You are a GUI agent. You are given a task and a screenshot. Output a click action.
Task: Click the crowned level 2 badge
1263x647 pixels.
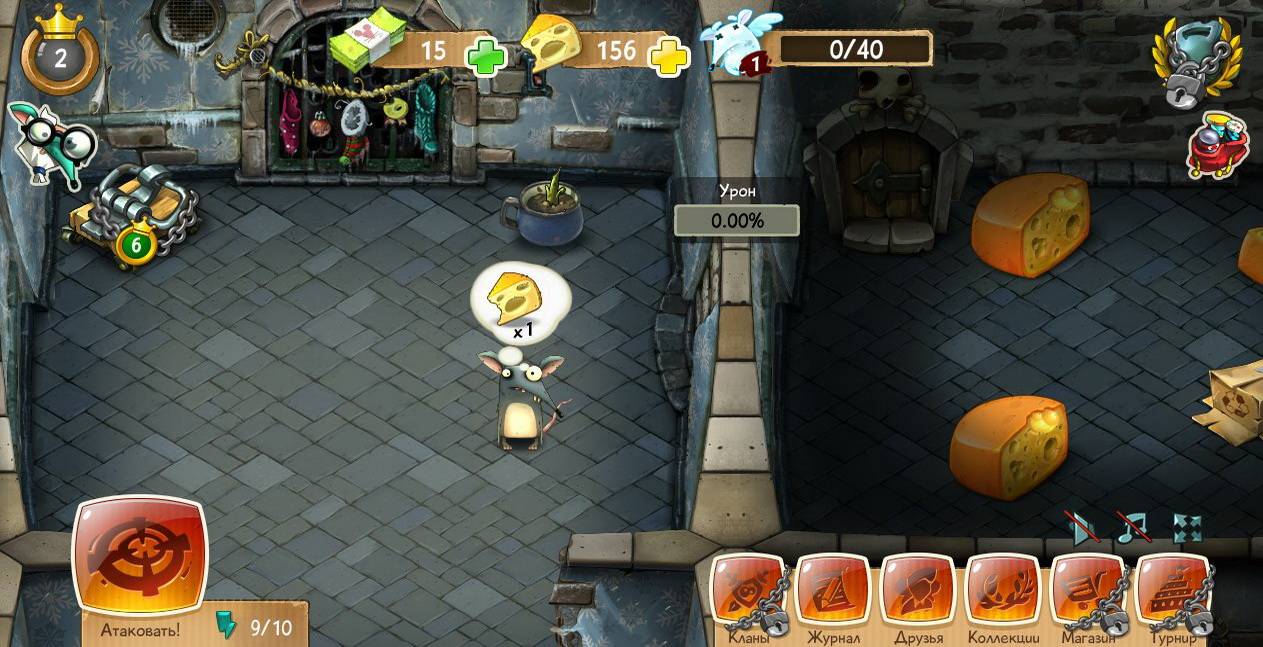60,56
